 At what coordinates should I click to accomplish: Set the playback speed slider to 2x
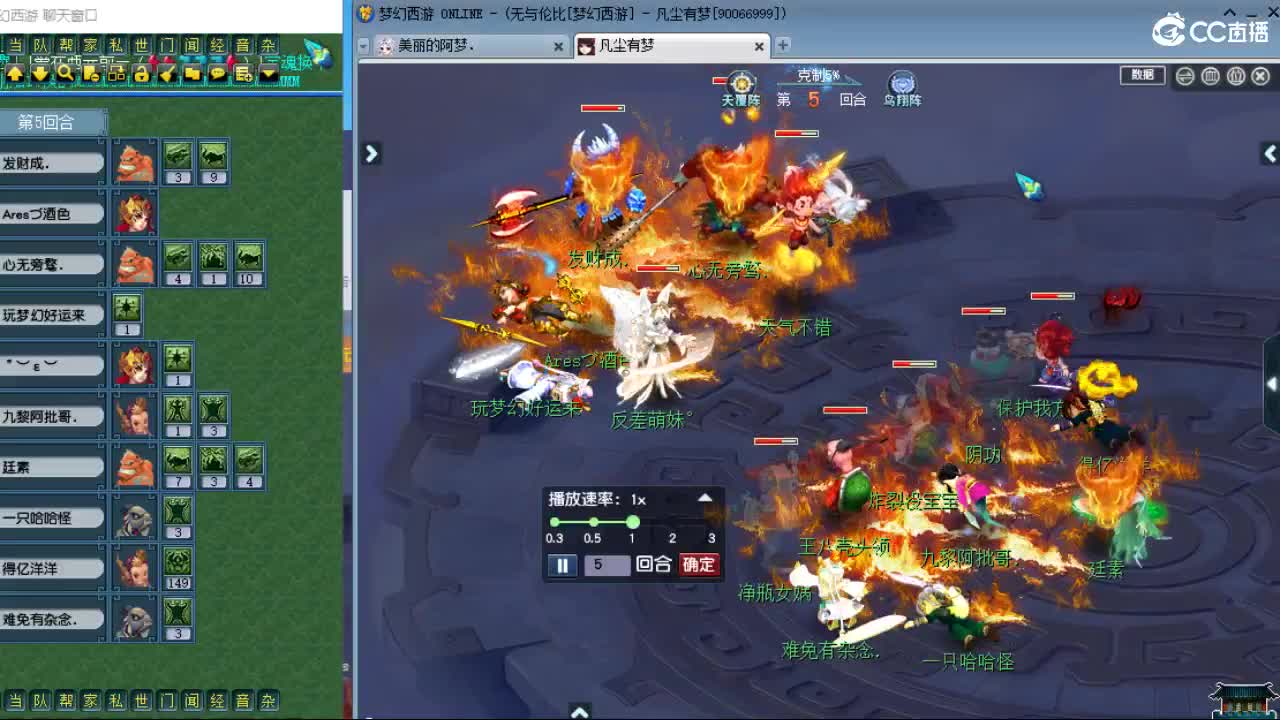(x=671, y=522)
